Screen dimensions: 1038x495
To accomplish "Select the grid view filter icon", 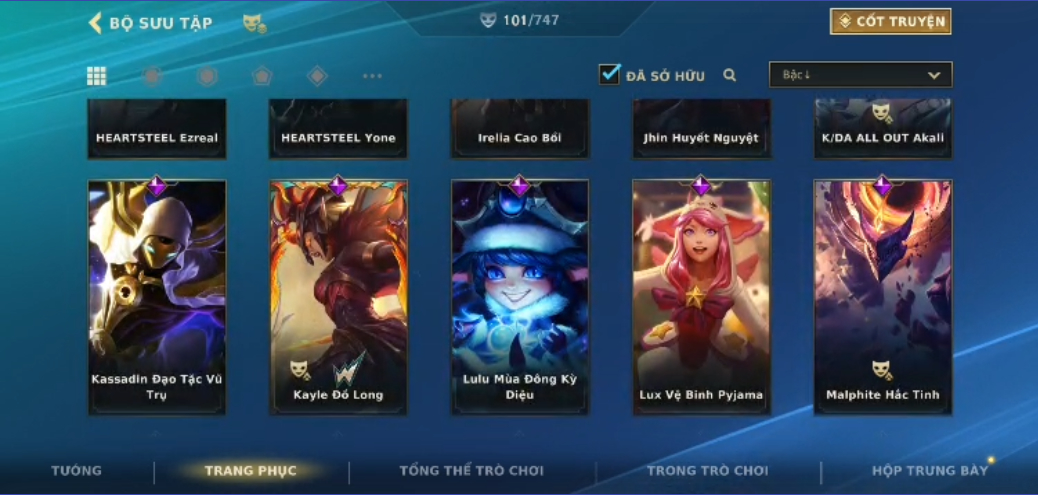I will pyautogui.click(x=97, y=76).
